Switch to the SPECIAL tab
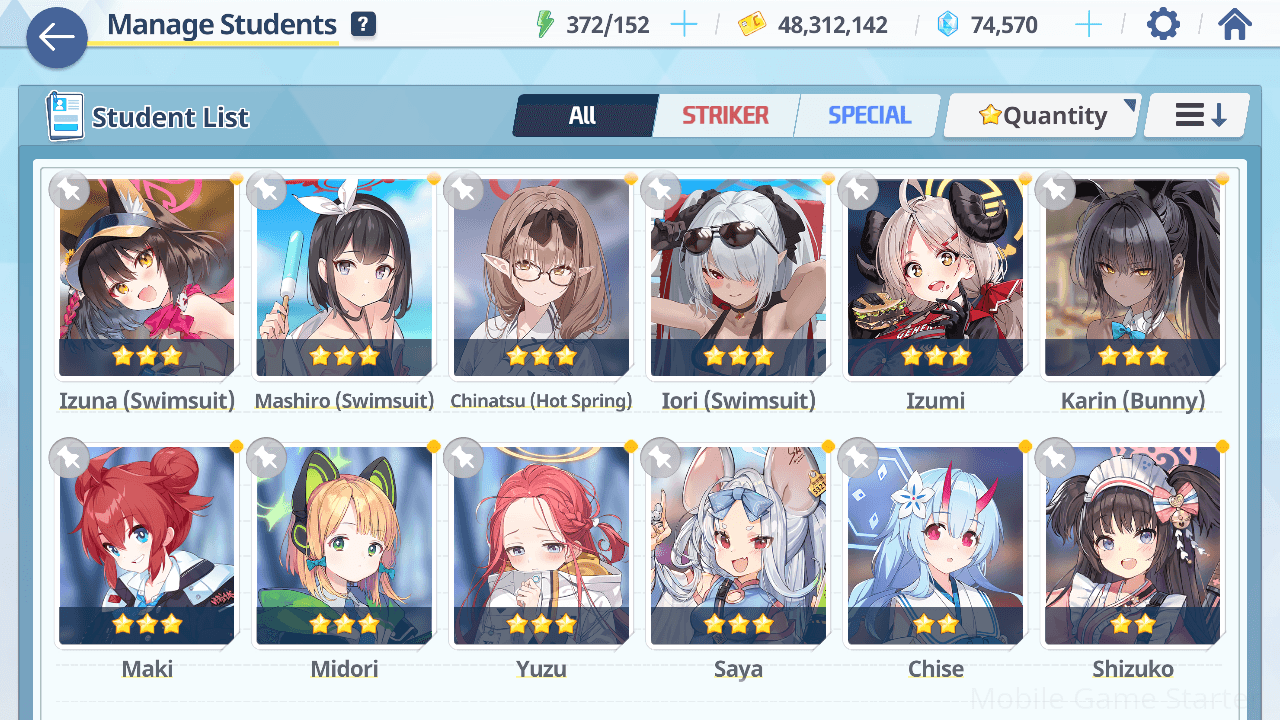1280x720 pixels. 869,116
